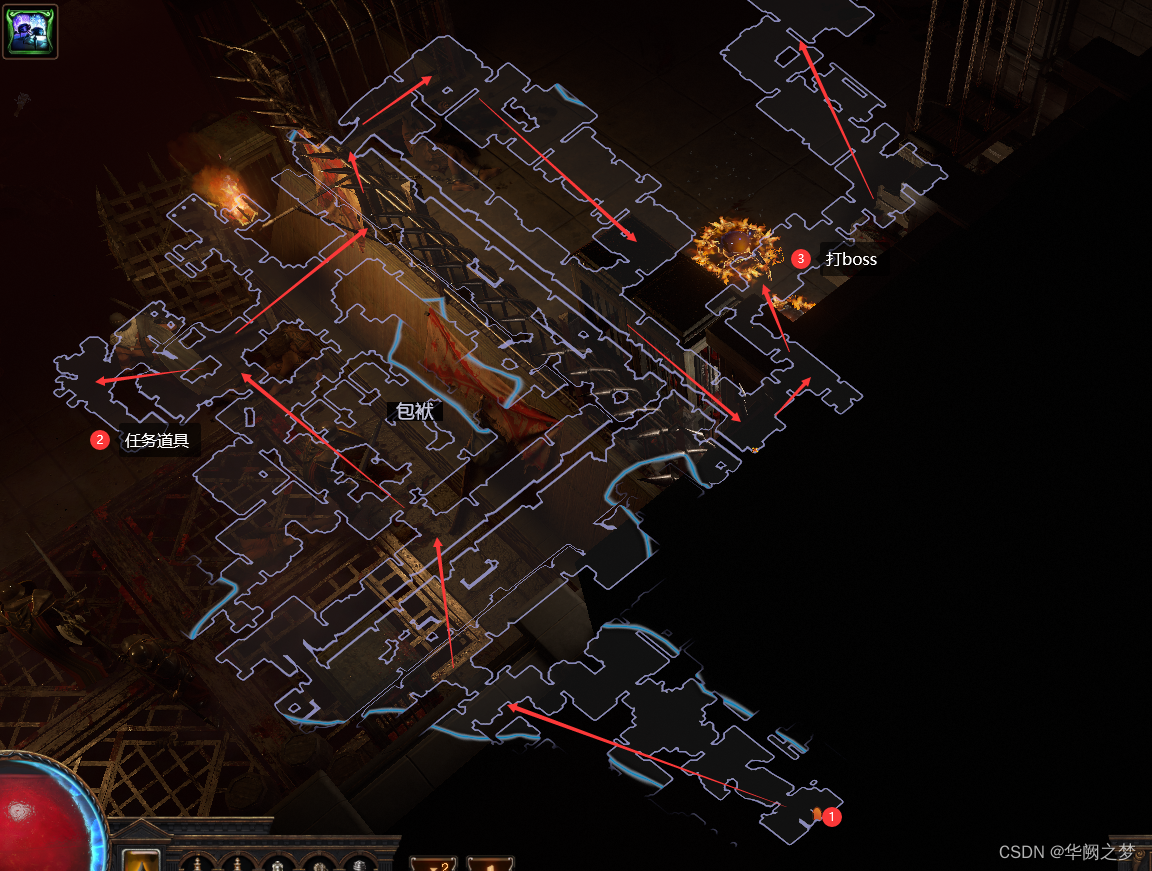Click the red number 1 map marker
The width and height of the screenshot is (1152, 871).
coord(832,817)
